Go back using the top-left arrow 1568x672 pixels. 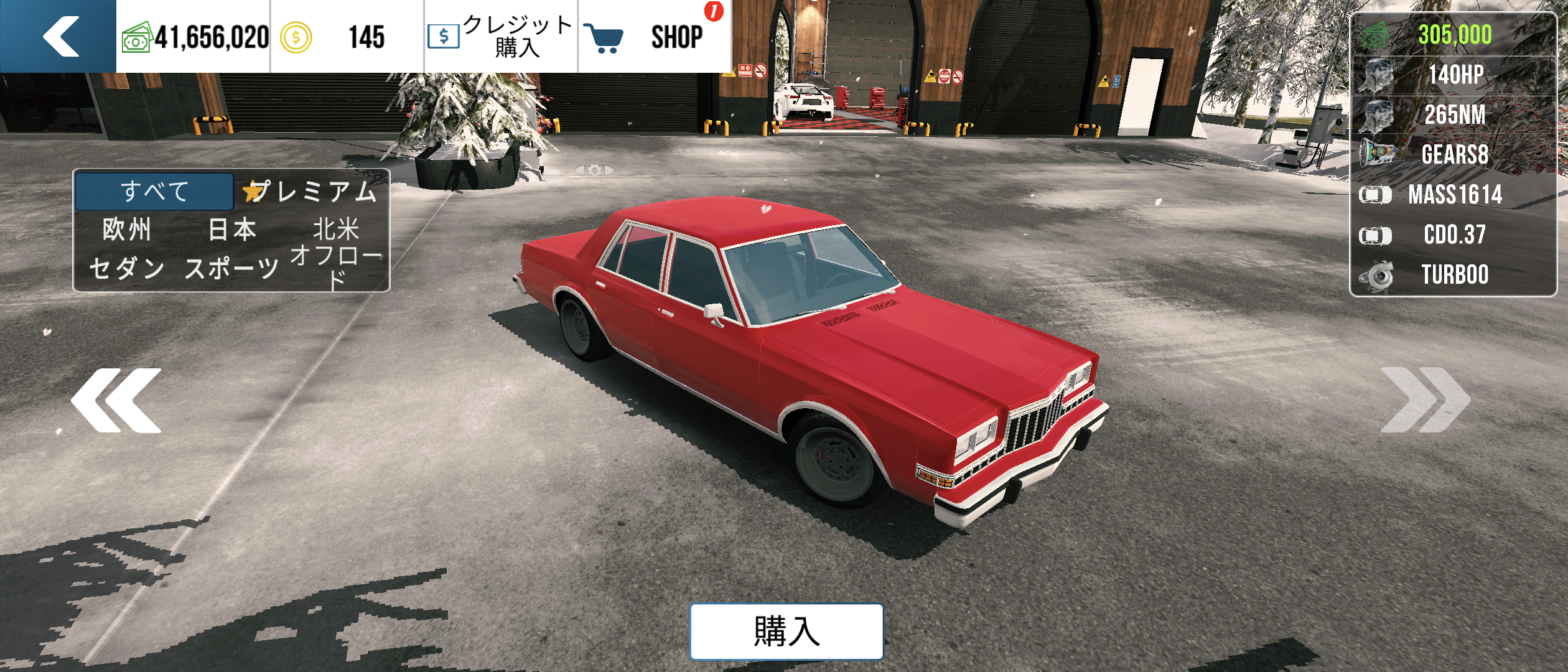point(59,36)
